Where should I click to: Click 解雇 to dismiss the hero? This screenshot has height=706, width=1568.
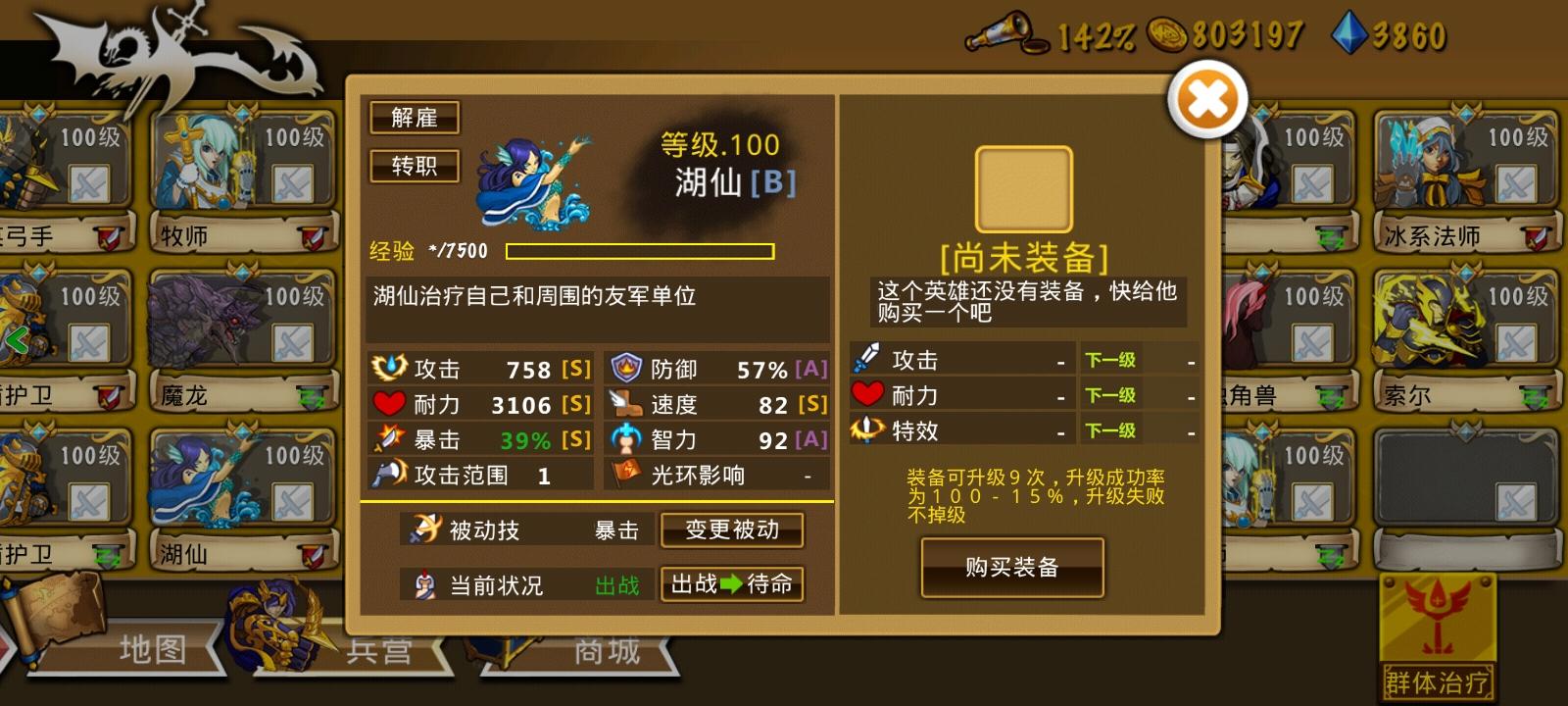[412, 117]
